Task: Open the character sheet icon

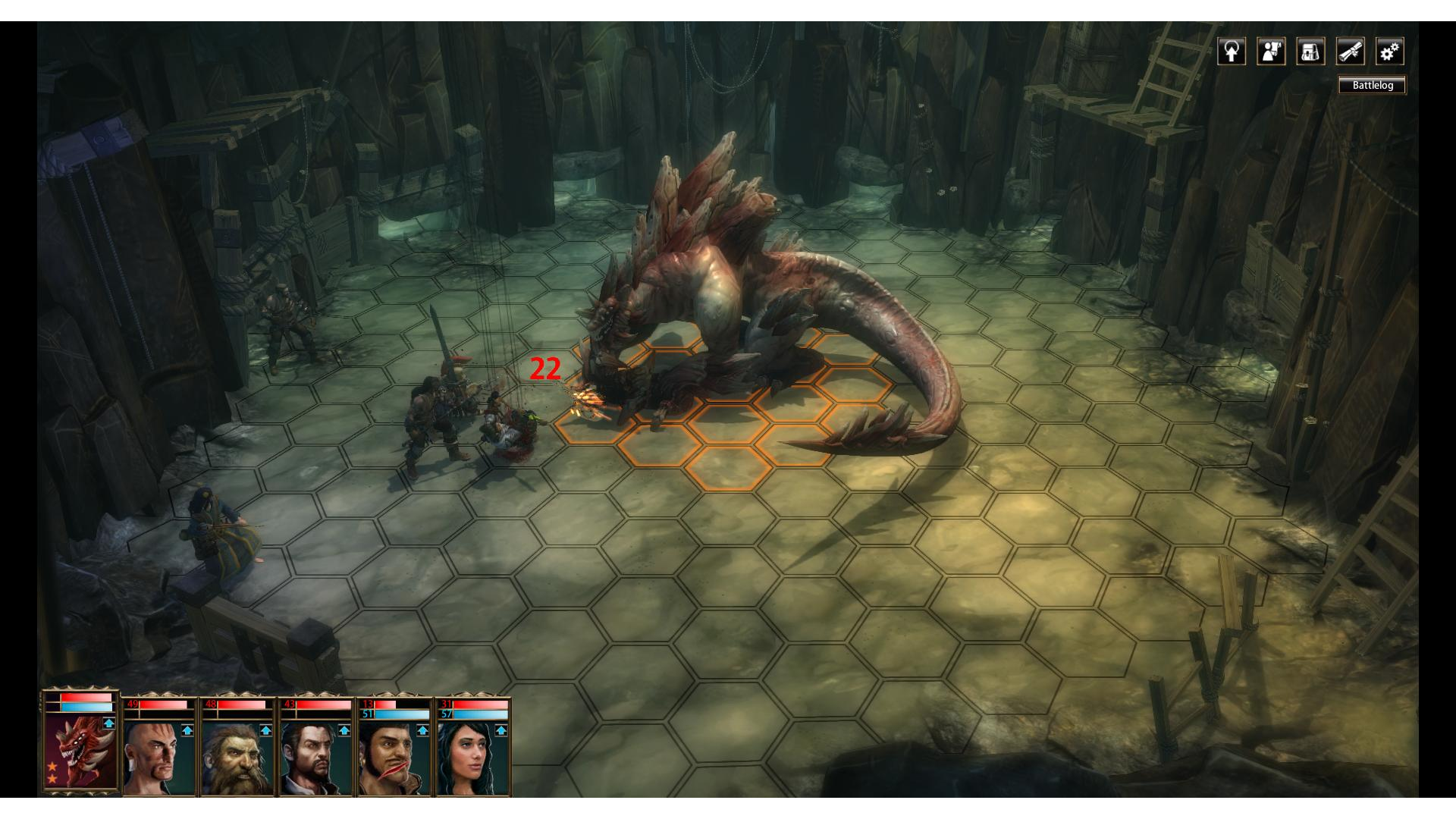Action: [x=1271, y=52]
